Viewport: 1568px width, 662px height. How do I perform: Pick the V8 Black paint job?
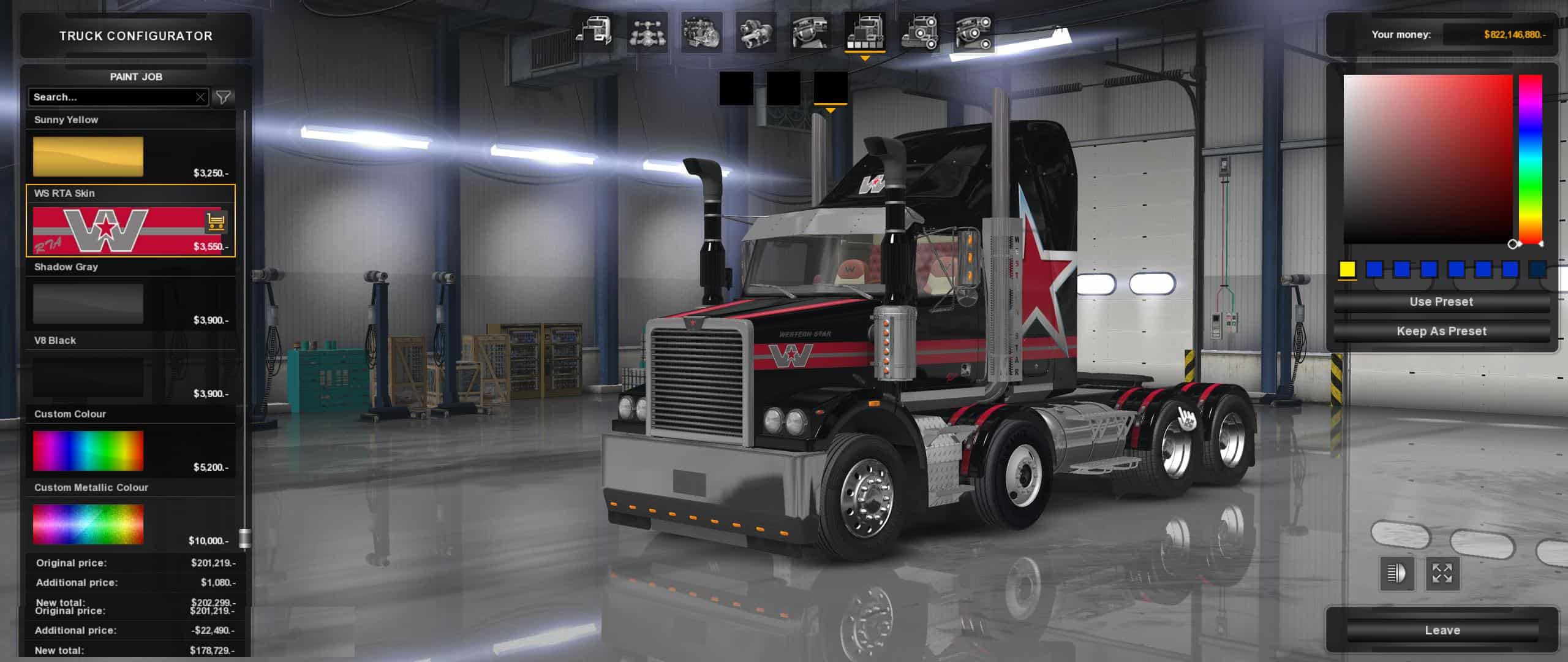coord(88,377)
